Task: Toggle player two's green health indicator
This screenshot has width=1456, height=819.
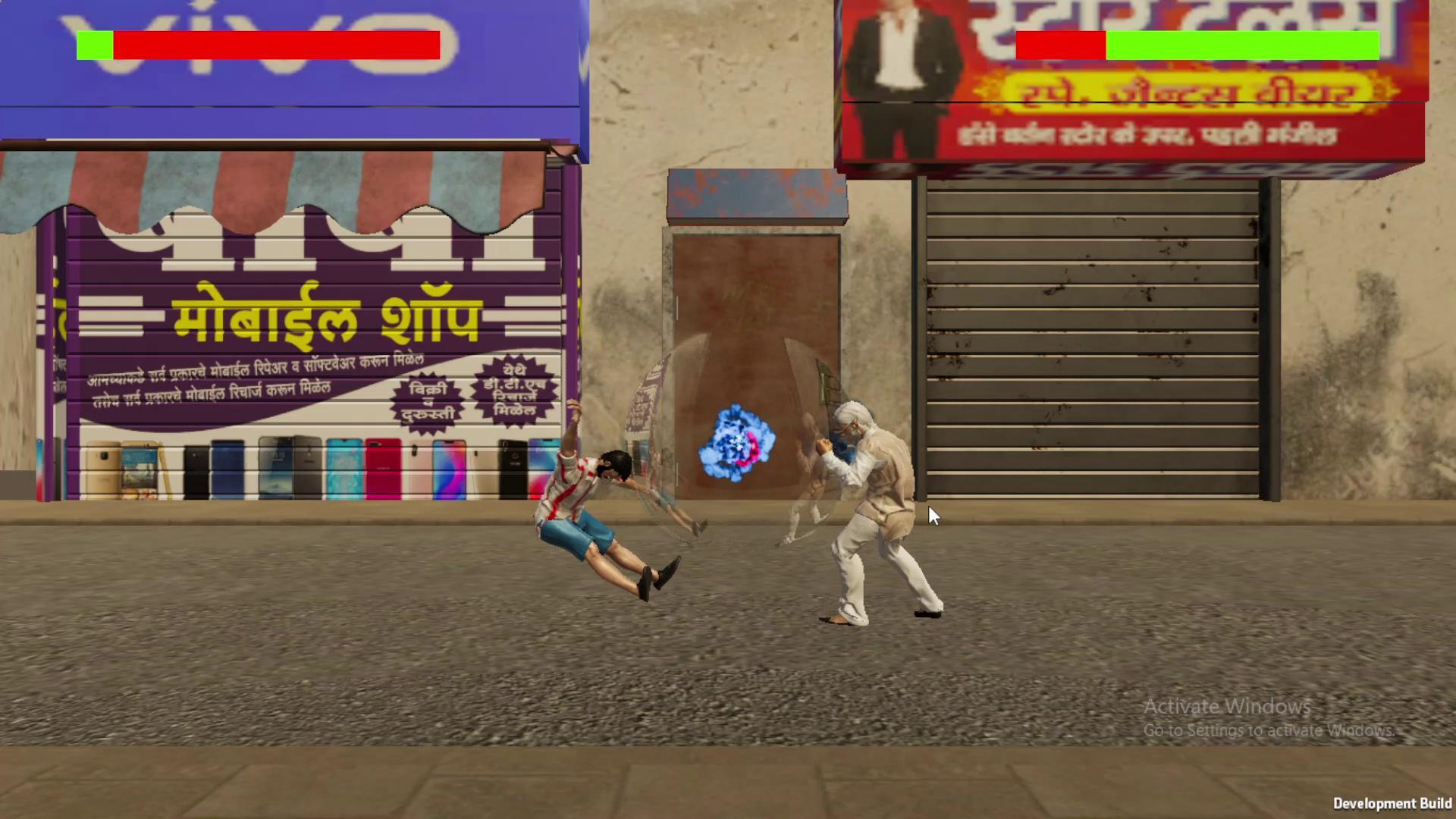Action: pos(1244,44)
